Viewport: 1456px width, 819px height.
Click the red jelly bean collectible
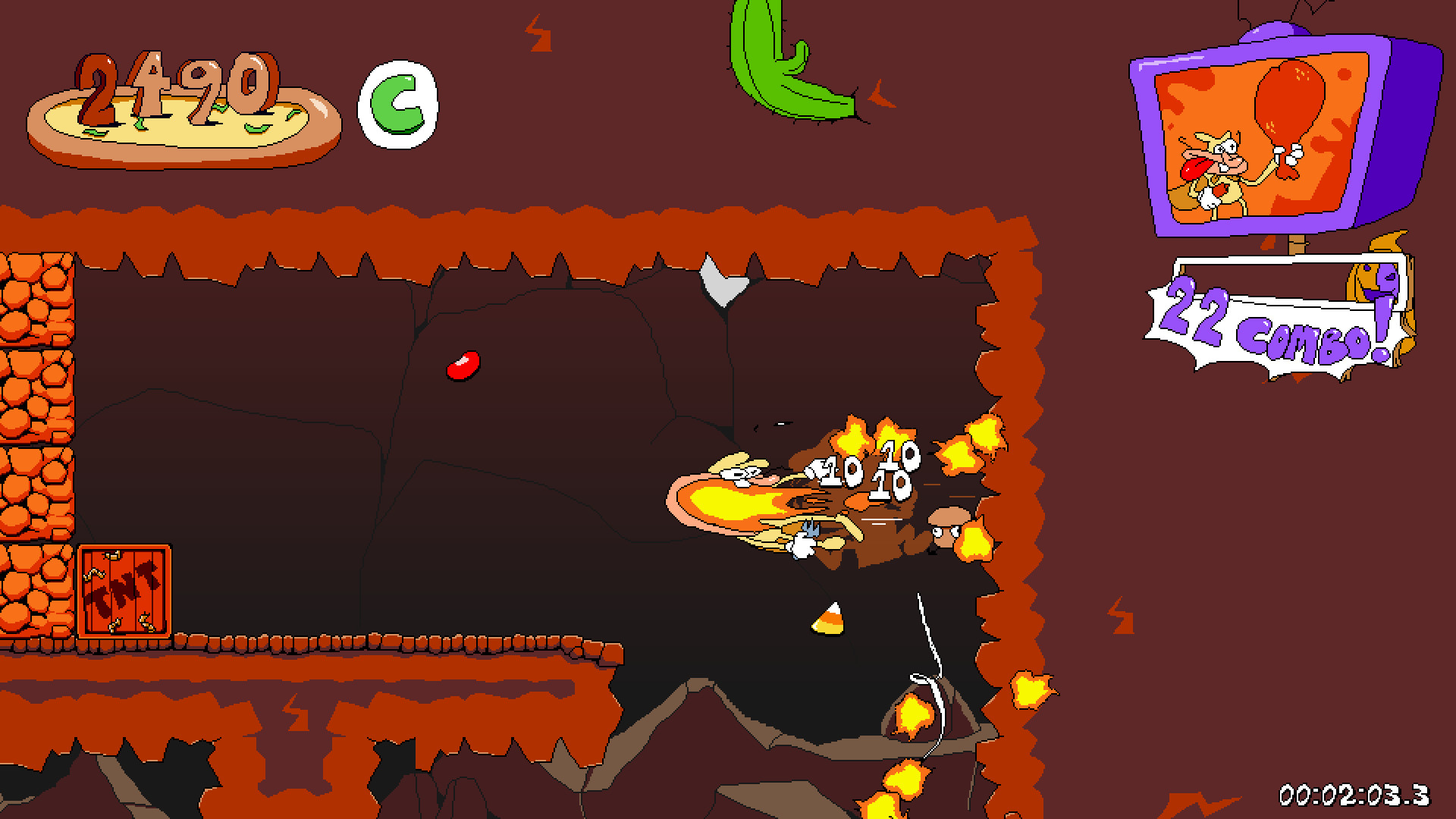coord(463,367)
